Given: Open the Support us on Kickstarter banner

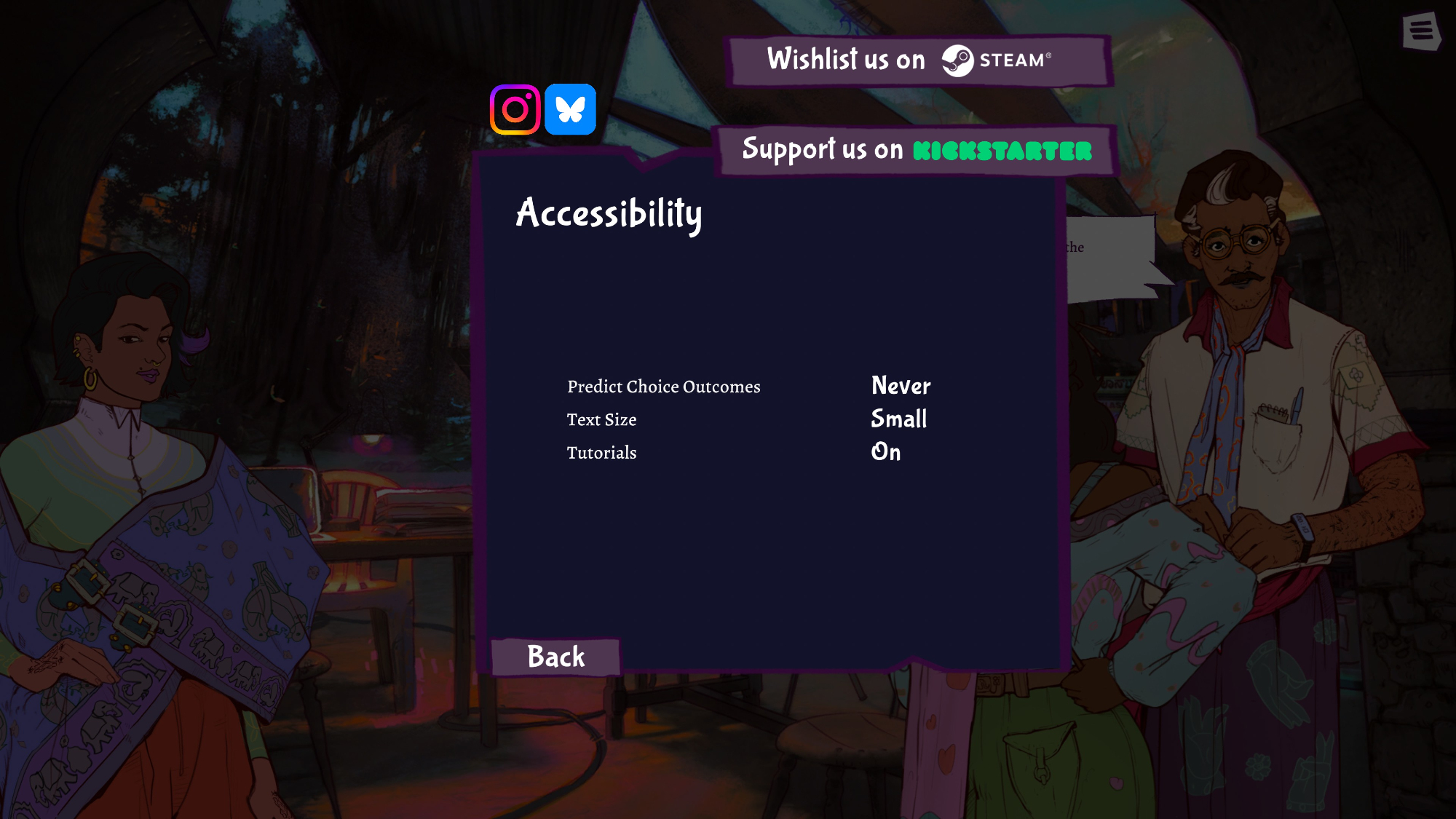Looking at the screenshot, I should tap(916, 151).
